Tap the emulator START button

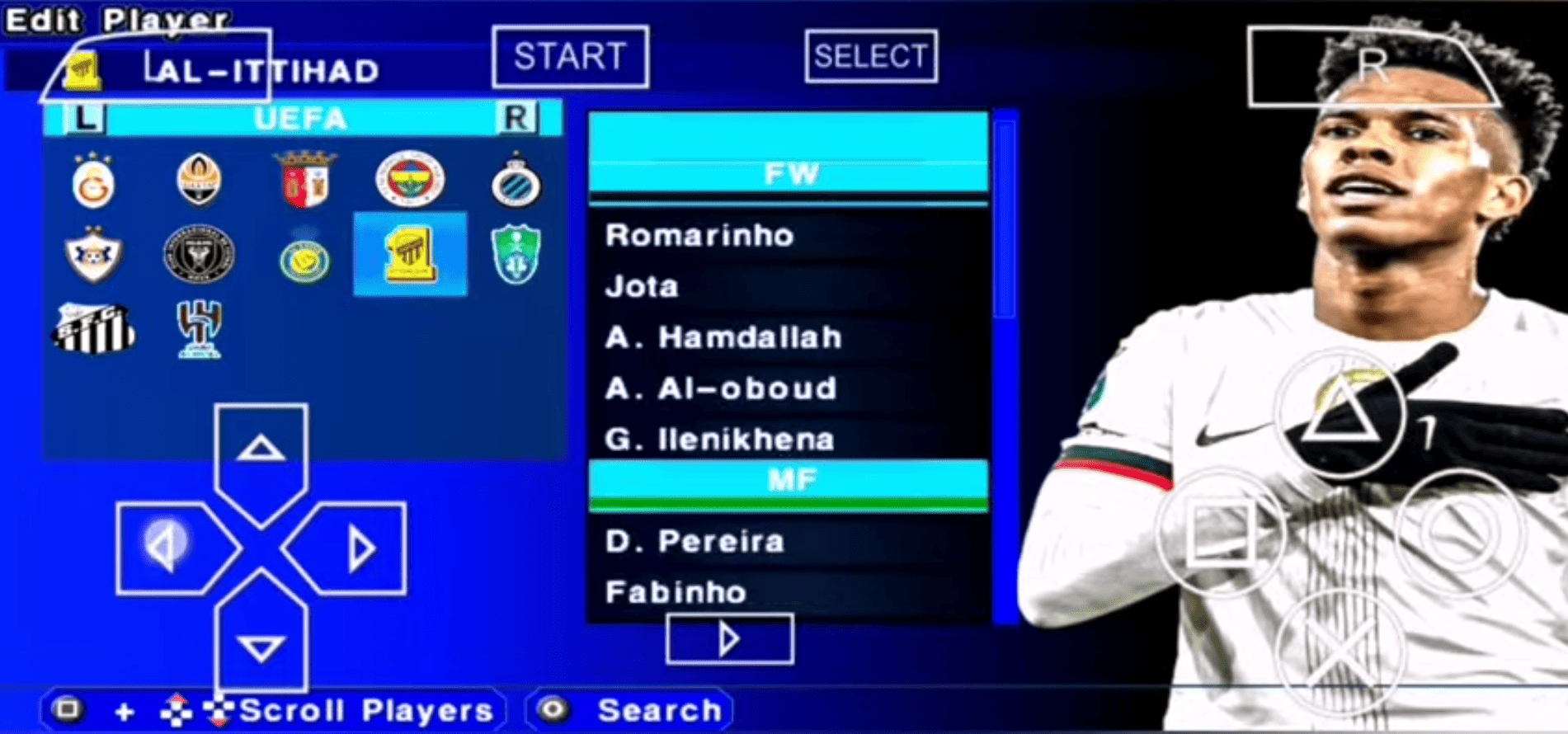(570, 56)
